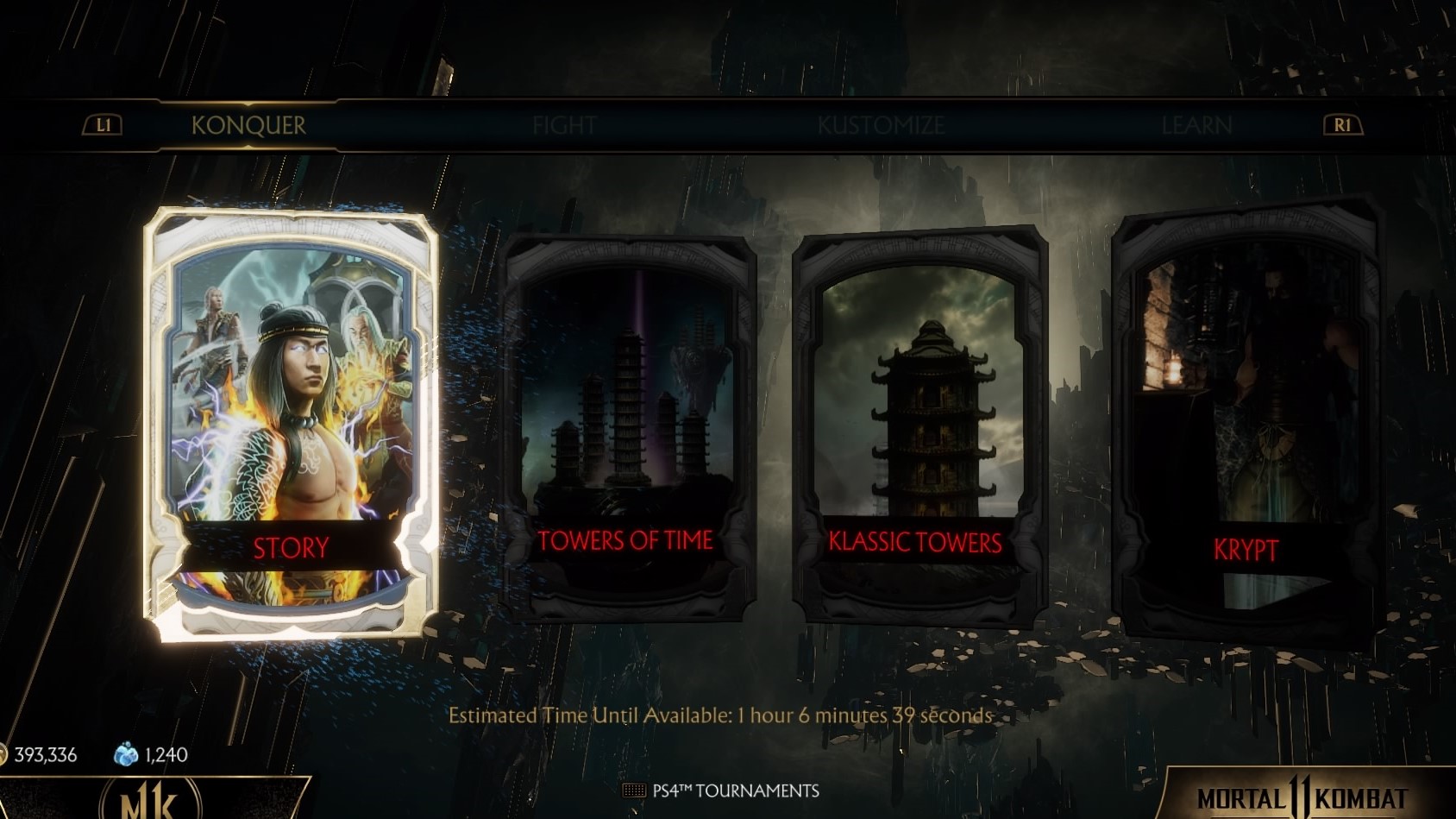The height and width of the screenshot is (819, 1456).
Task: Switch to the Konquer tab
Action: tap(248, 126)
